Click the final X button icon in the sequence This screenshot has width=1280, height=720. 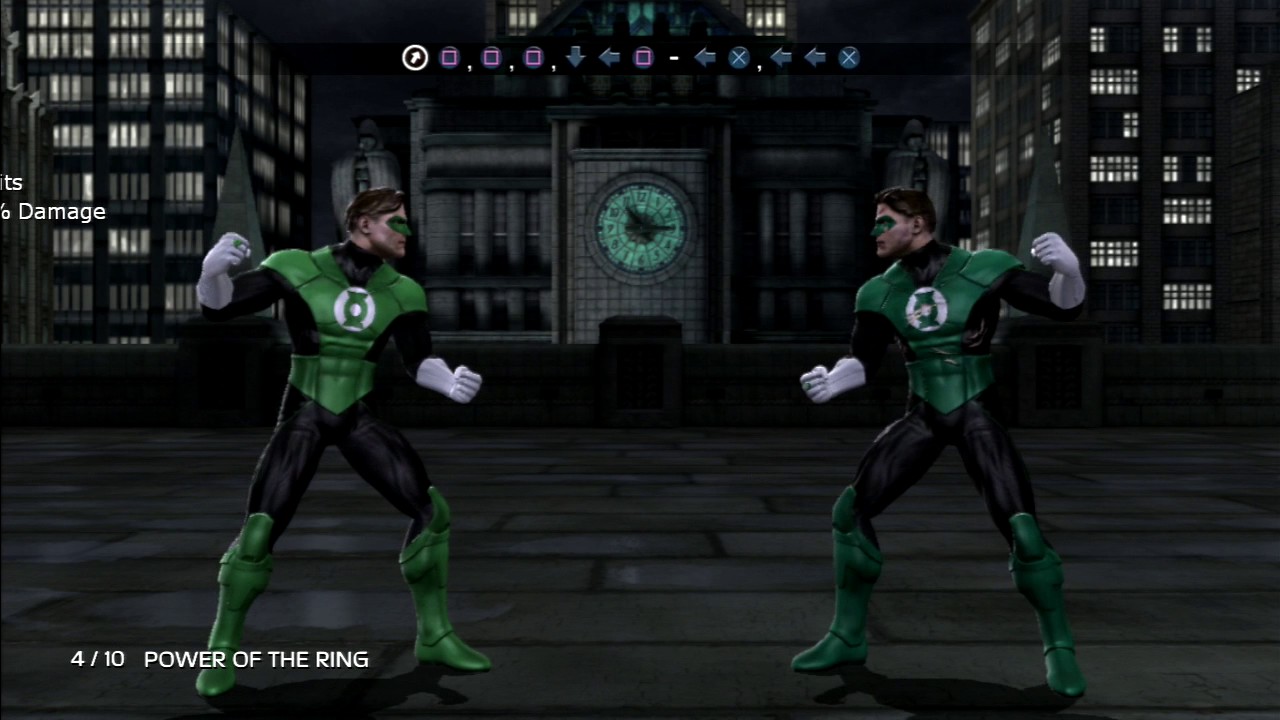click(848, 57)
